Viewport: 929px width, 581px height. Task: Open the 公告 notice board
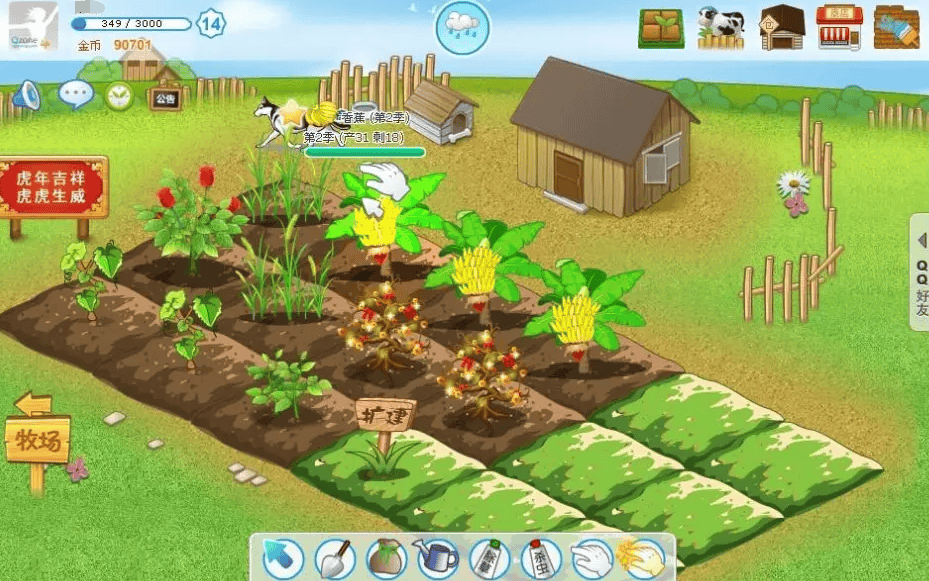pyautogui.click(x=165, y=98)
